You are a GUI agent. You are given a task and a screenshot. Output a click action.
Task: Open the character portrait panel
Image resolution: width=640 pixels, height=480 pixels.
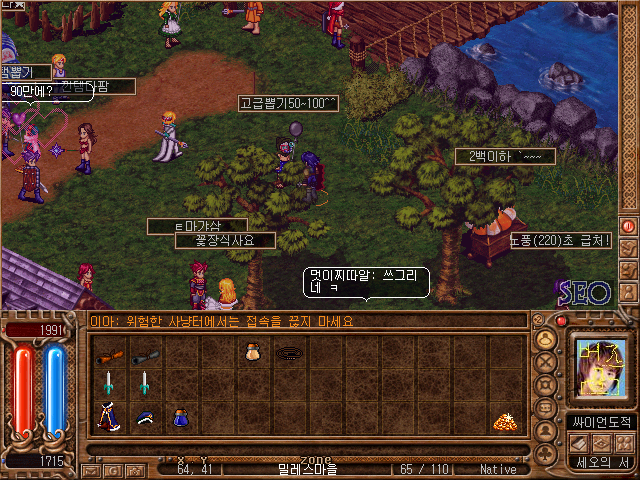click(600, 365)
